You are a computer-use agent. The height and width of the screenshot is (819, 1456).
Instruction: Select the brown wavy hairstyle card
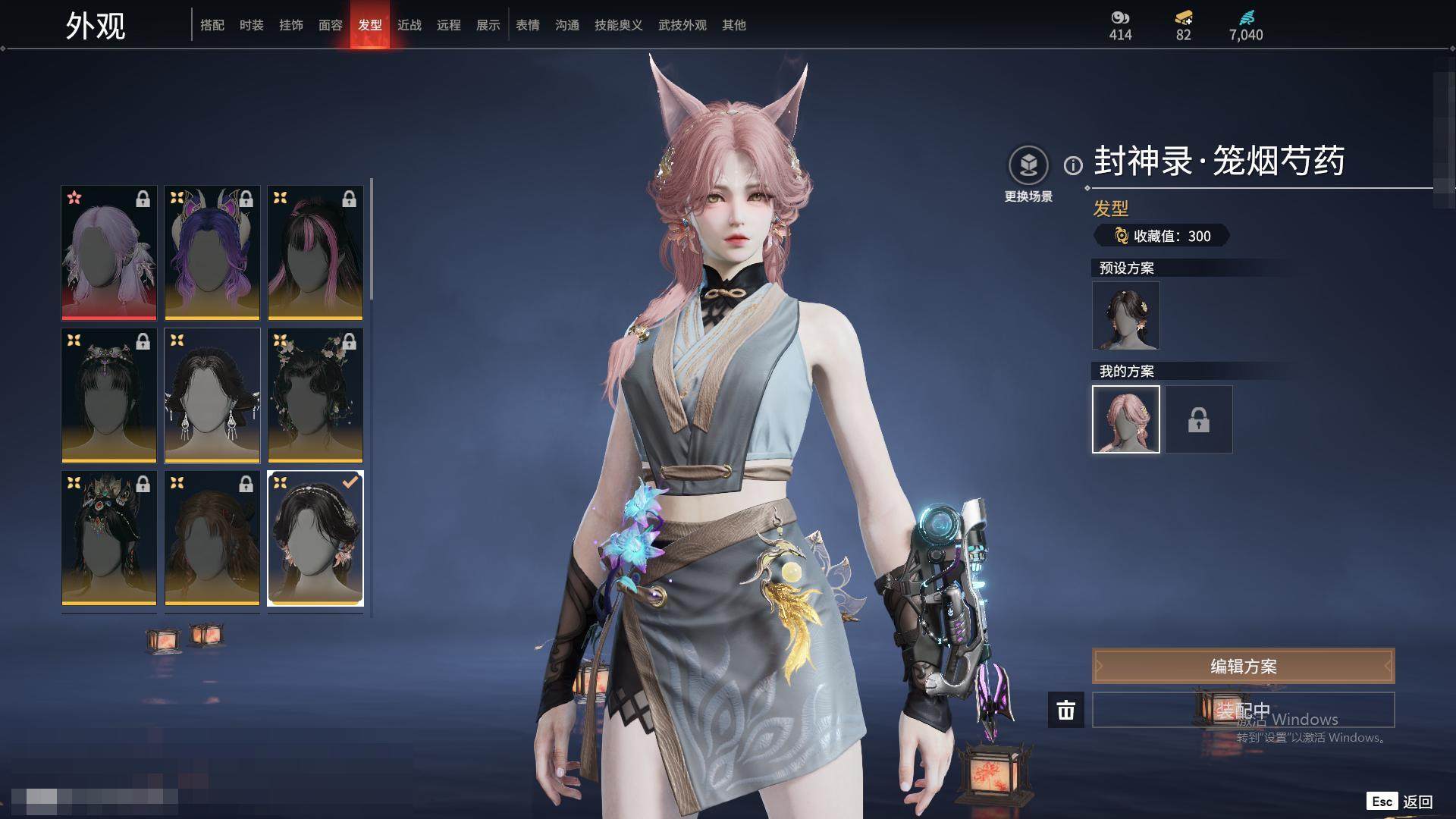(212, 538)
